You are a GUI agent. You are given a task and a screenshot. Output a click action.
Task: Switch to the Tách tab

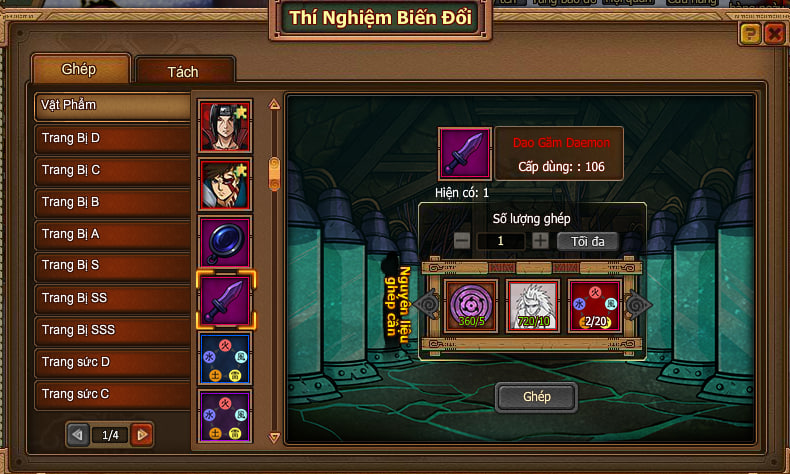(x=185, y=72)
